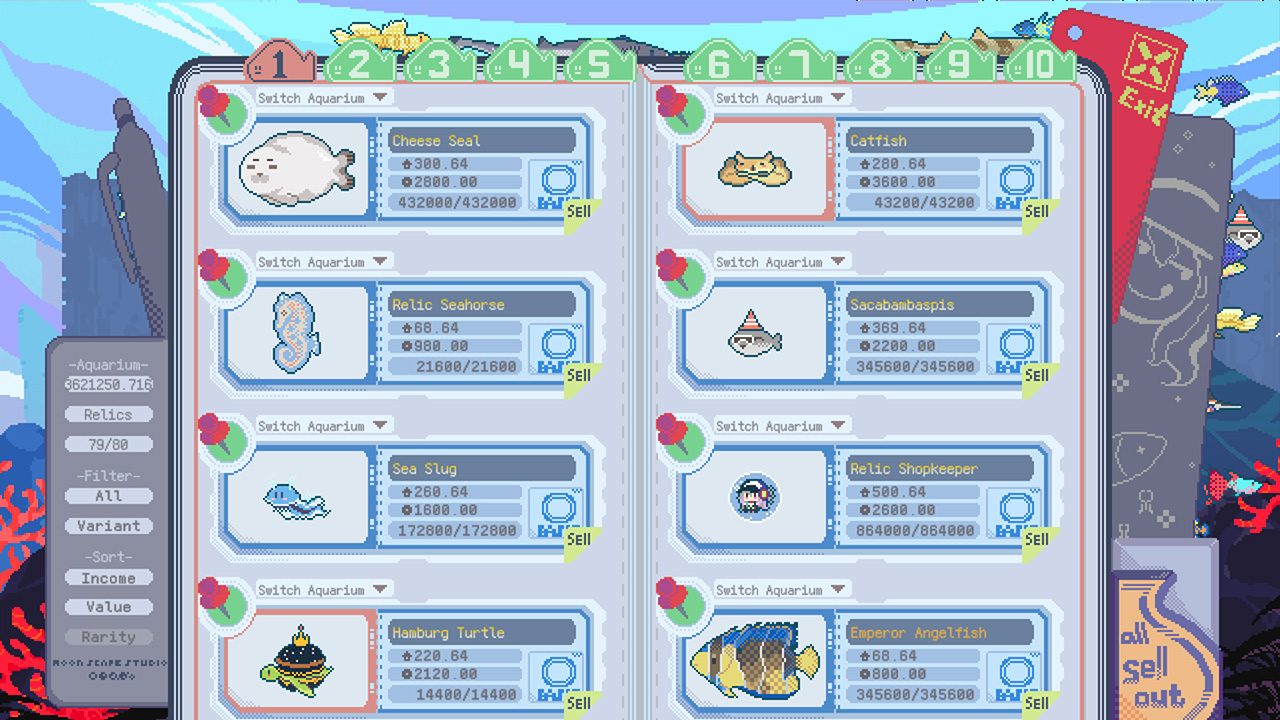
Task: Open Switch Aquarium dropdown for Relic Shopkeeper
Action: 781,425
